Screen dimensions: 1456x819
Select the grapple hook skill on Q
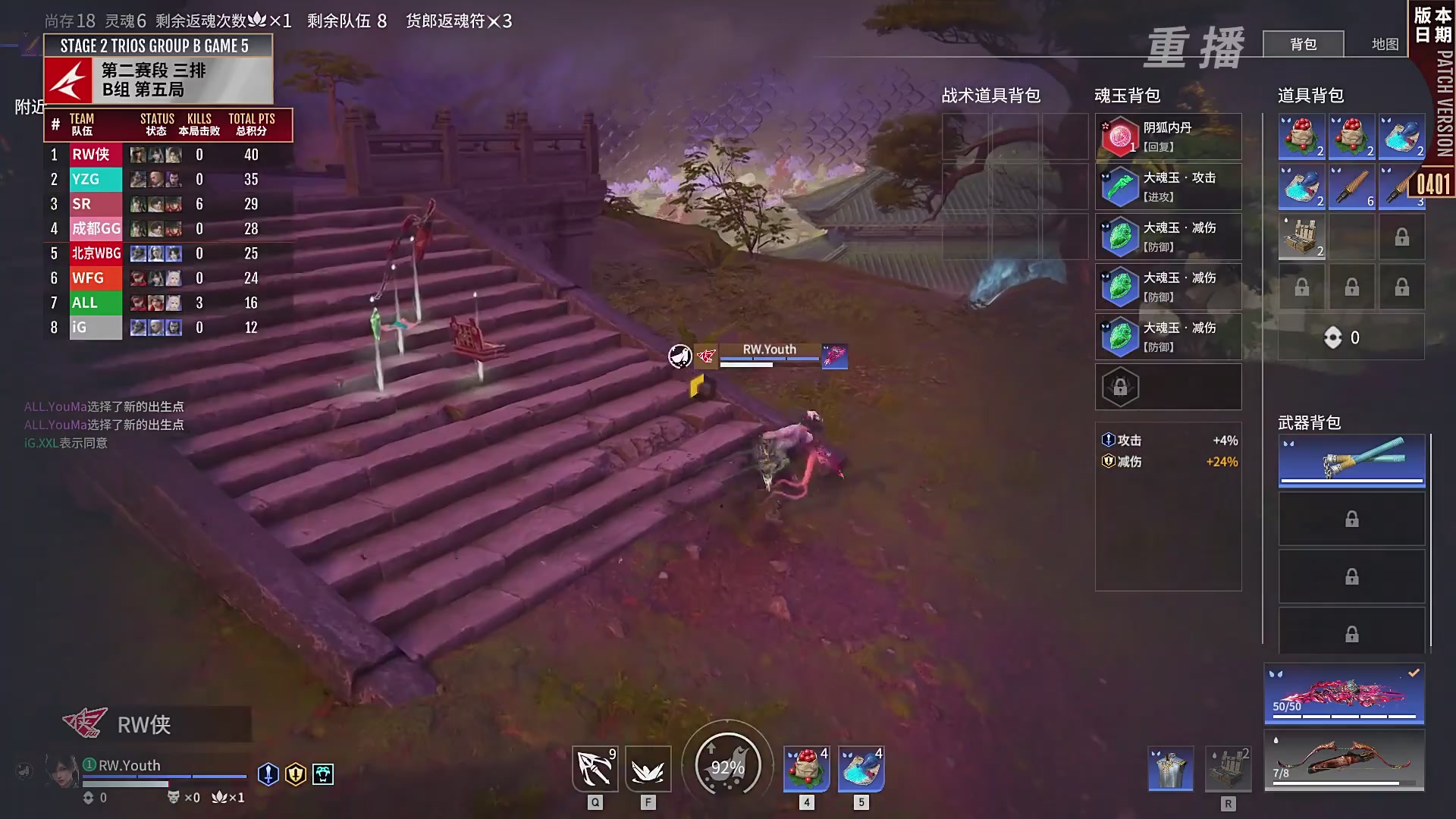[595, 767]
